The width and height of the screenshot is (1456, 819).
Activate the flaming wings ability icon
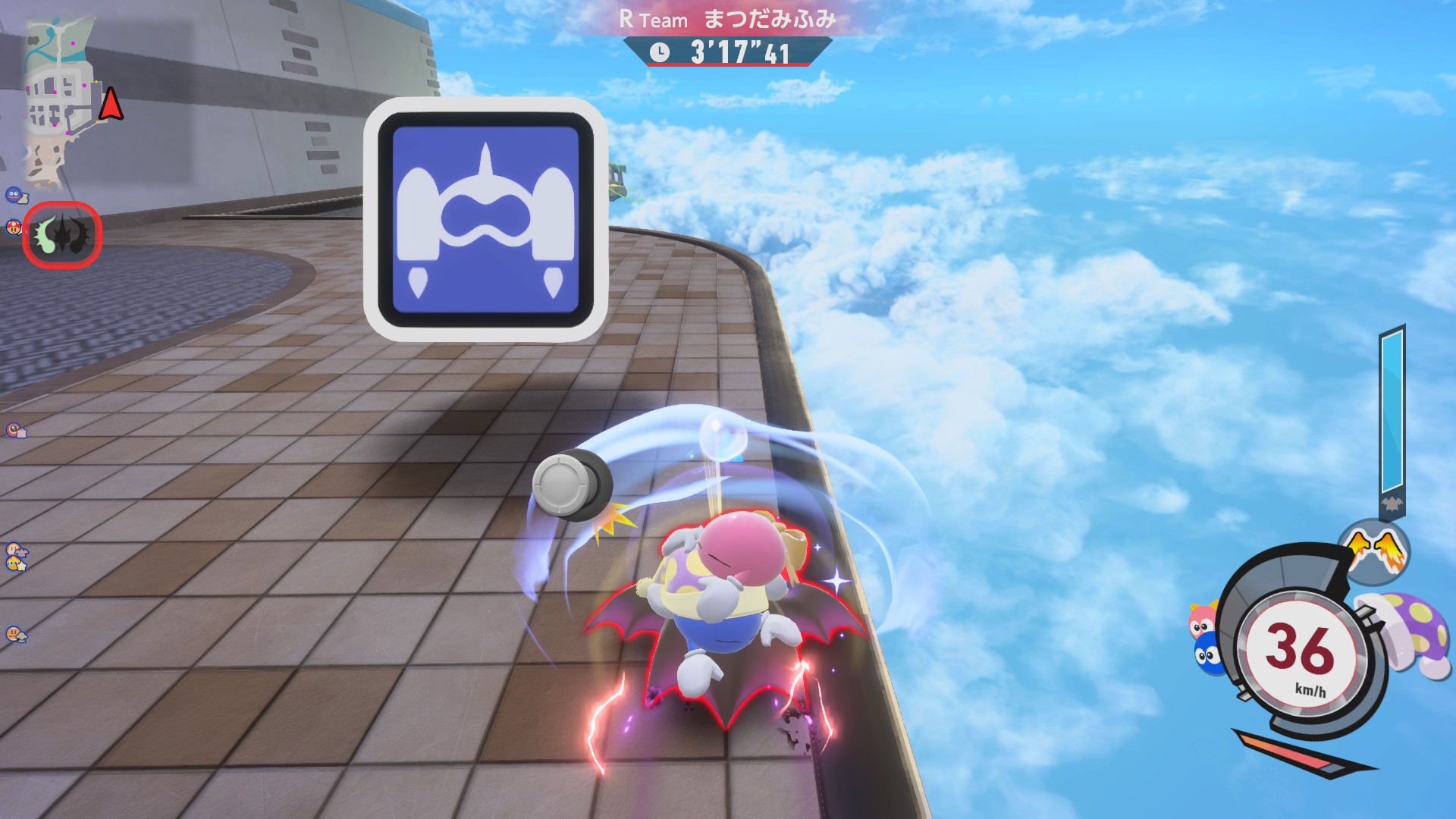(1374, 549)
